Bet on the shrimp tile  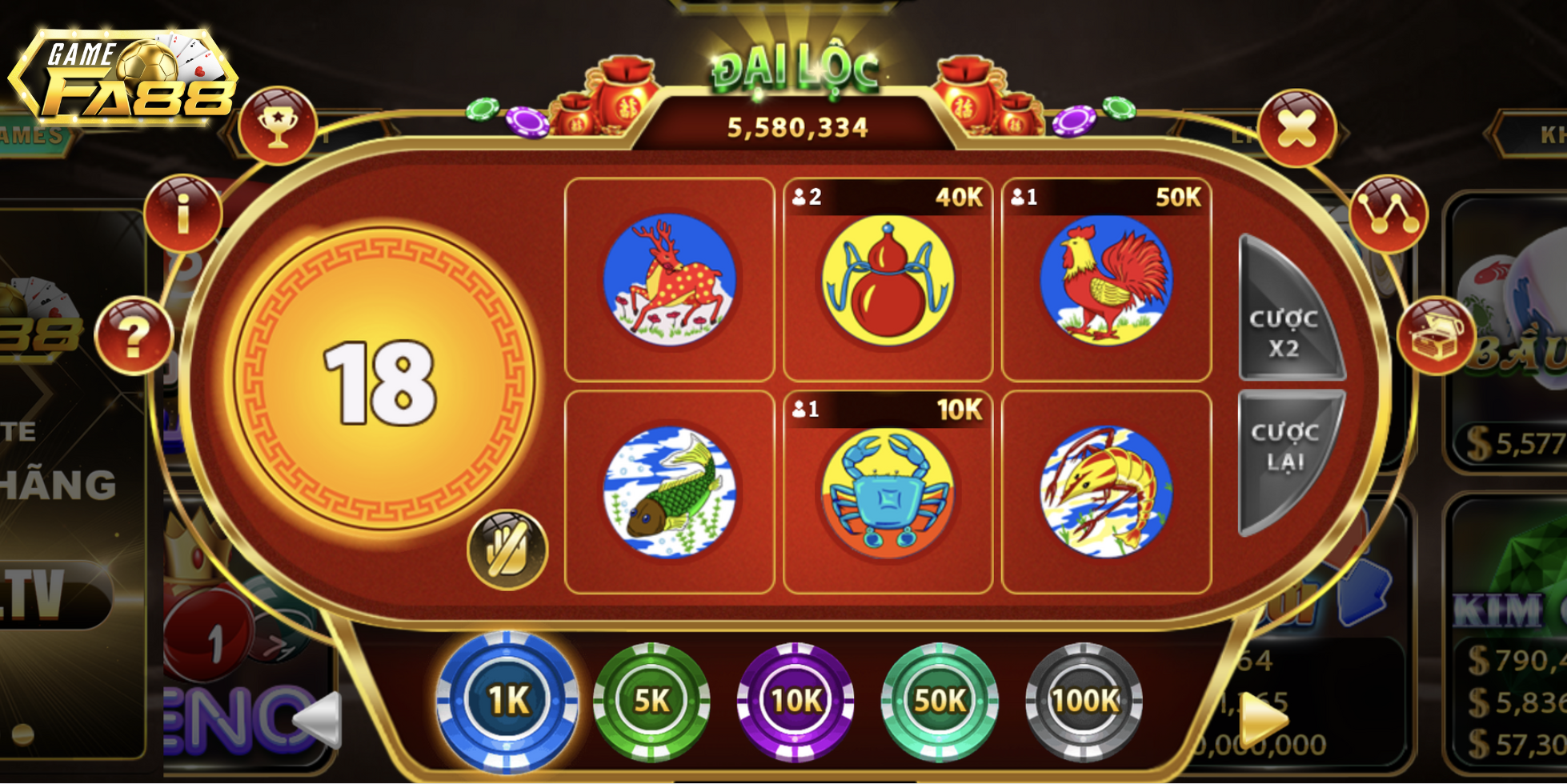pyautogui.click(x=1106, y=492)
